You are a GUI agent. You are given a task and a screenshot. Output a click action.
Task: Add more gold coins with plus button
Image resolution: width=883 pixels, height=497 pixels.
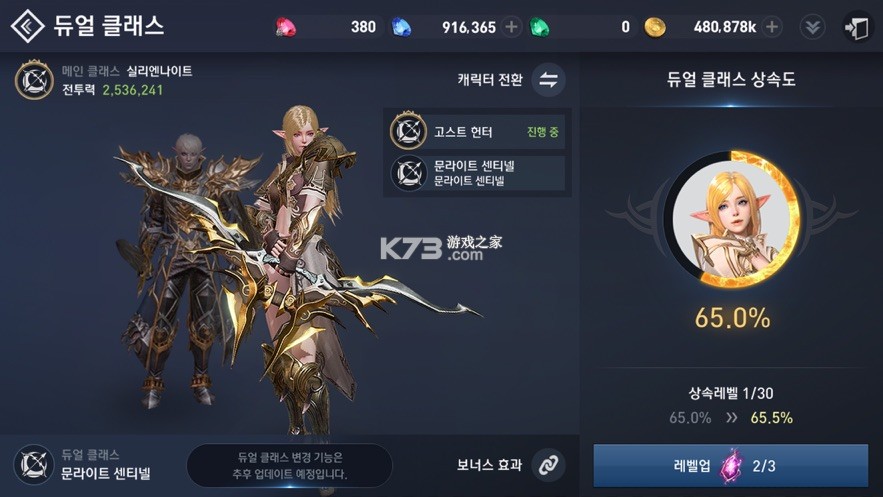click(772, 27)
